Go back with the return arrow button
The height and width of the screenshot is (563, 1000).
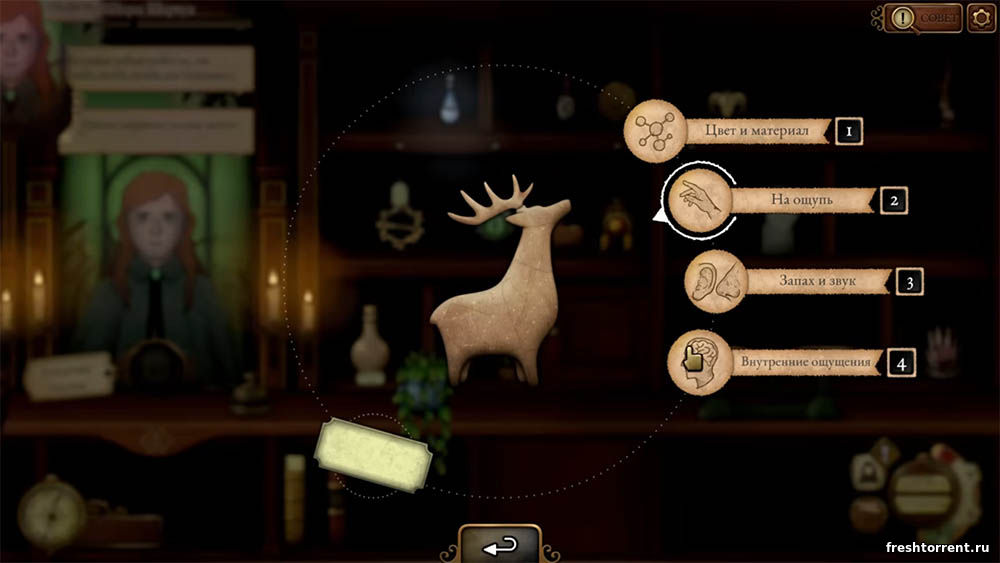coord(500,545)
